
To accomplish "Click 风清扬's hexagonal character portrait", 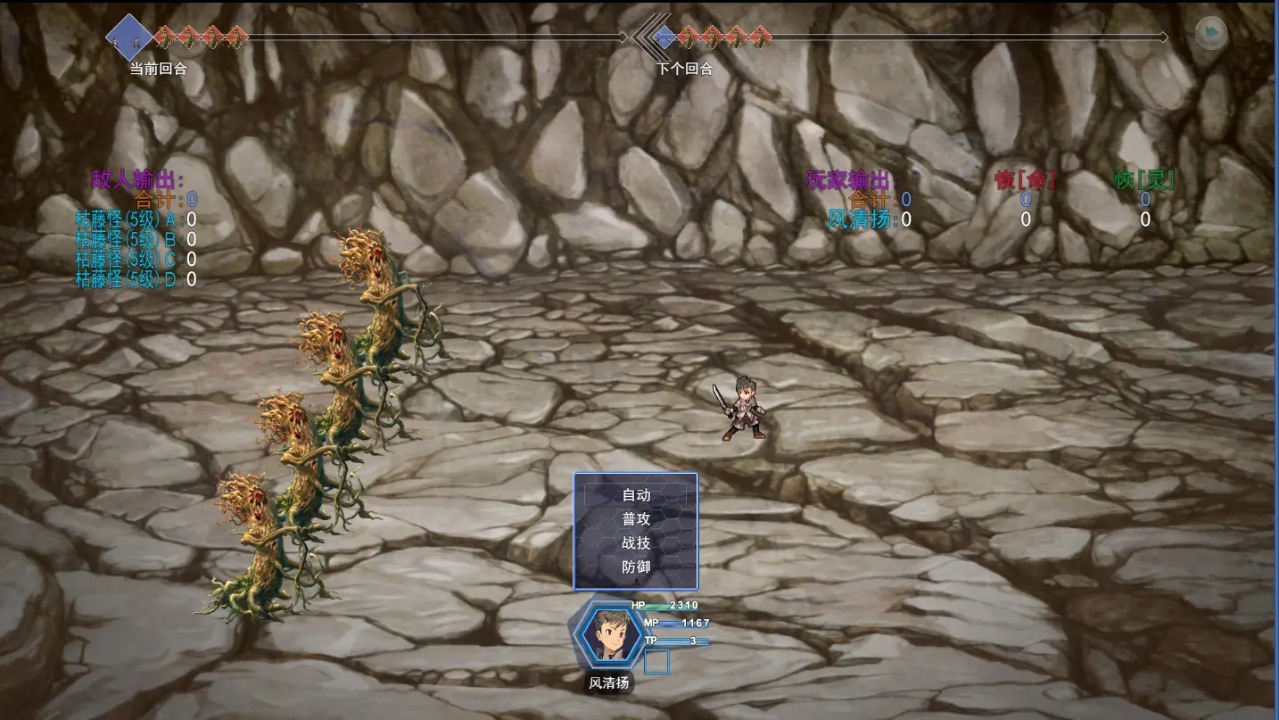I will [607, 634].
